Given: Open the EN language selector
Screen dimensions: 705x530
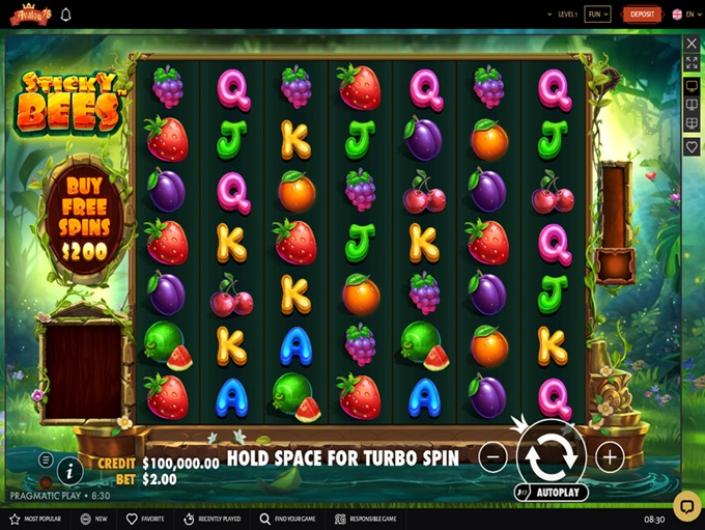Looking at the screenshot, I should 684,14.
